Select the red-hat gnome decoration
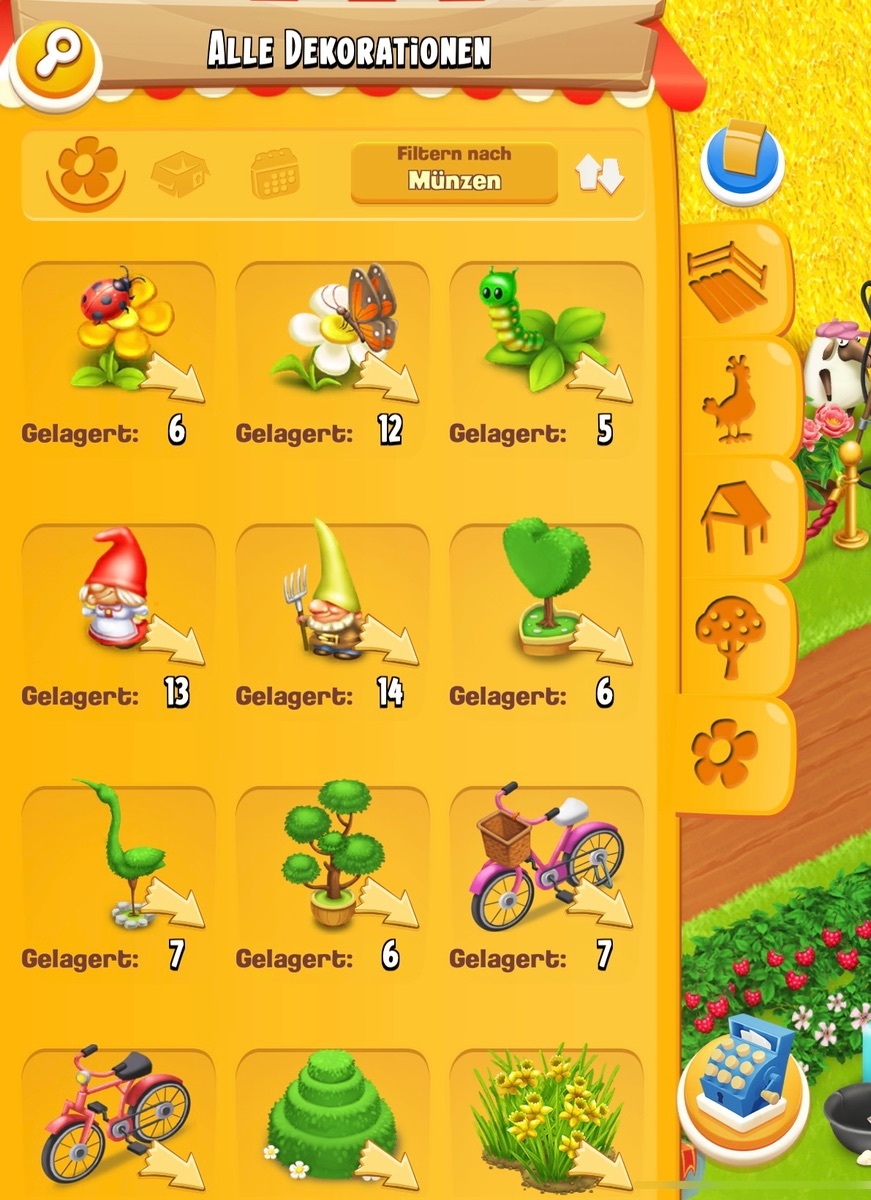 point(118,592)
